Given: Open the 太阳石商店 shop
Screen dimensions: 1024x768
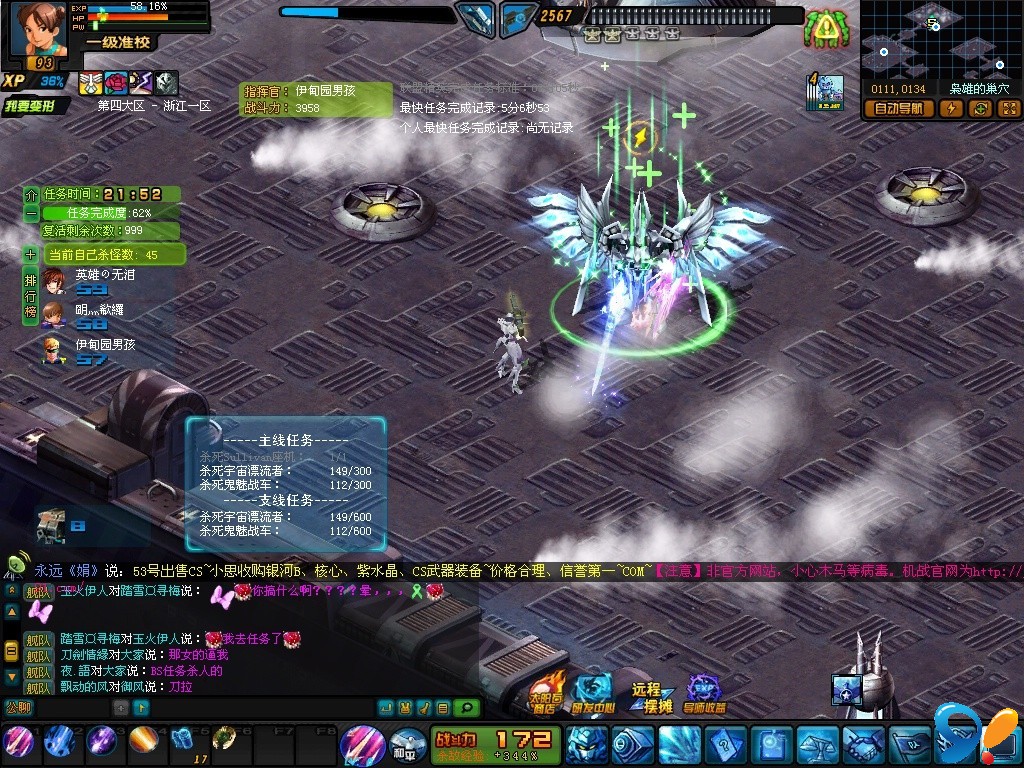Looking at the screenshot, I should coord(547,692).
